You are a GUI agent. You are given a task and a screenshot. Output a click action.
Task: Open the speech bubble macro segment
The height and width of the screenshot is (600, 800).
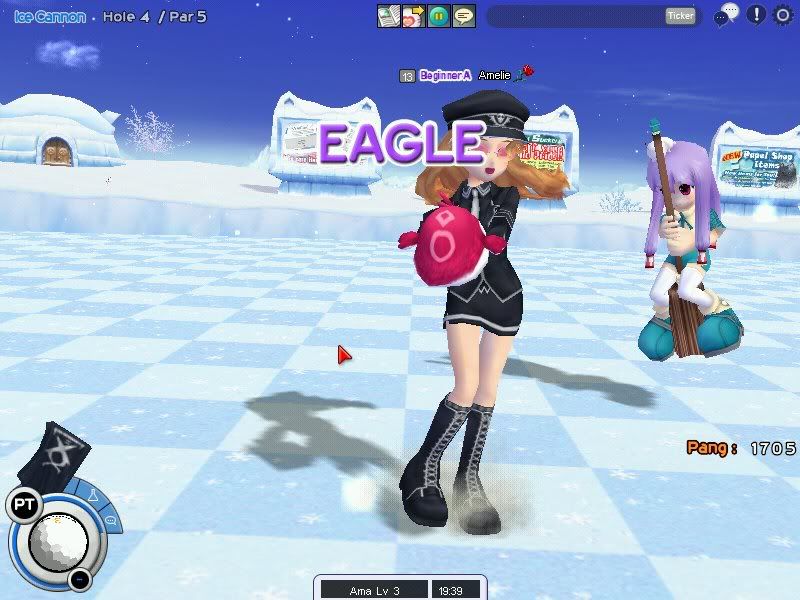coord(110,521)
